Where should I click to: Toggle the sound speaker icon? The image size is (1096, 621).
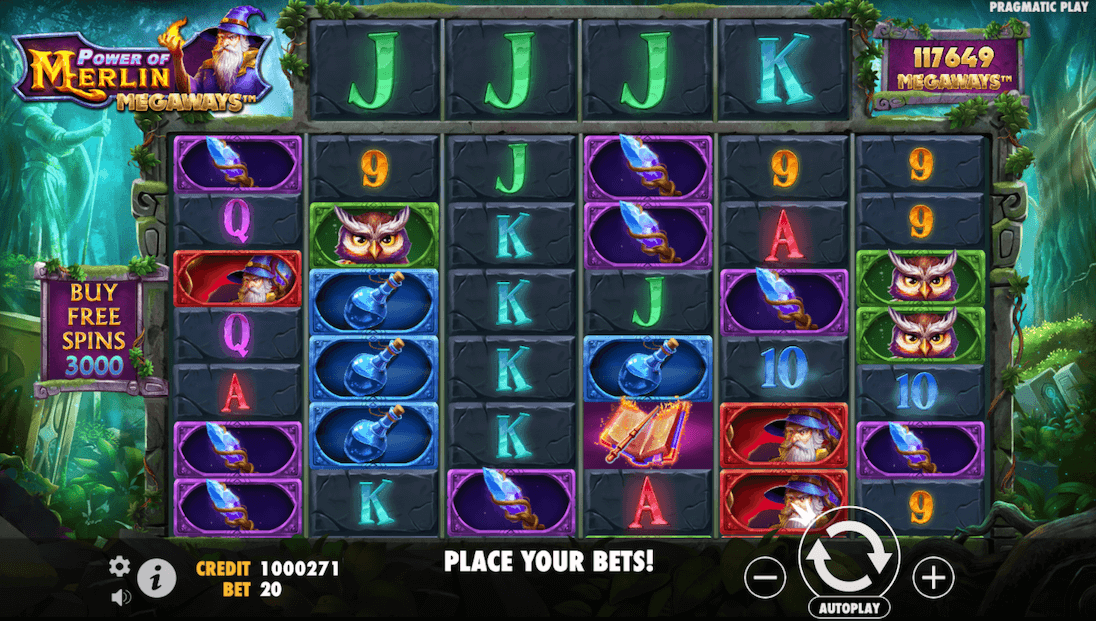[x=120, y=597]
